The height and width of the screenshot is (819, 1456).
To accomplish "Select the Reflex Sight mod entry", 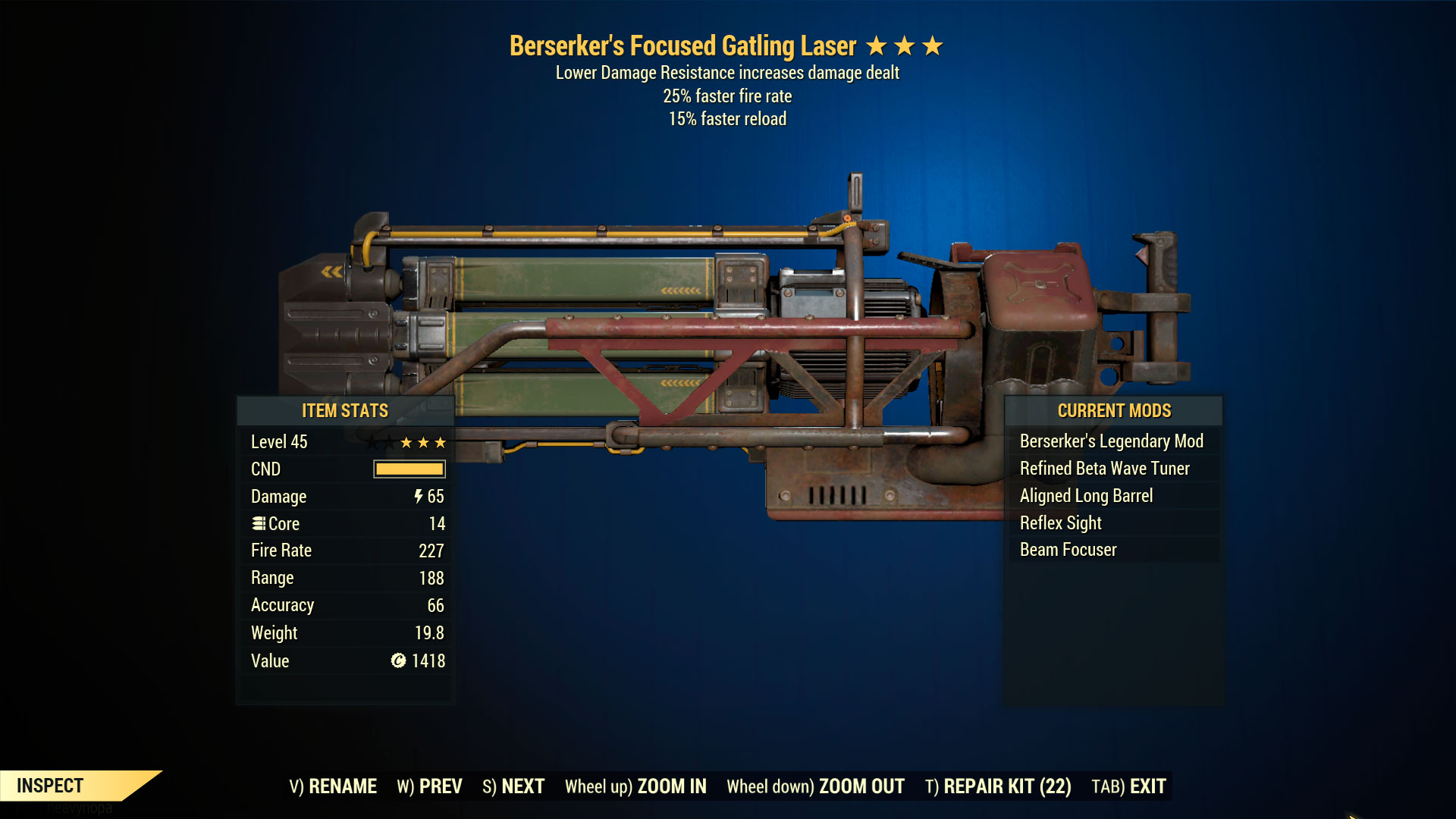I will click(1060, 523).
